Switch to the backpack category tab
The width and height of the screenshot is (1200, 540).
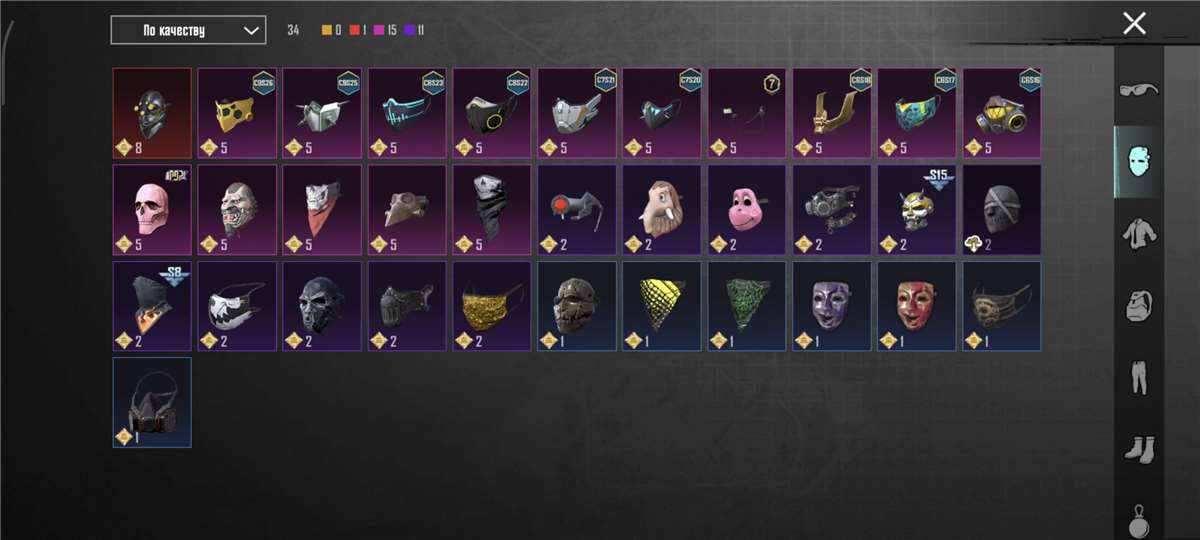pyautogui.click(x=1138, y=305)
